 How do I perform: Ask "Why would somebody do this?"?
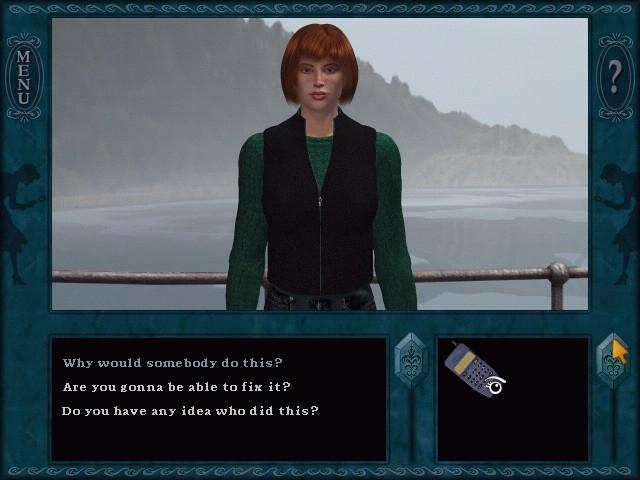[173, 363]
